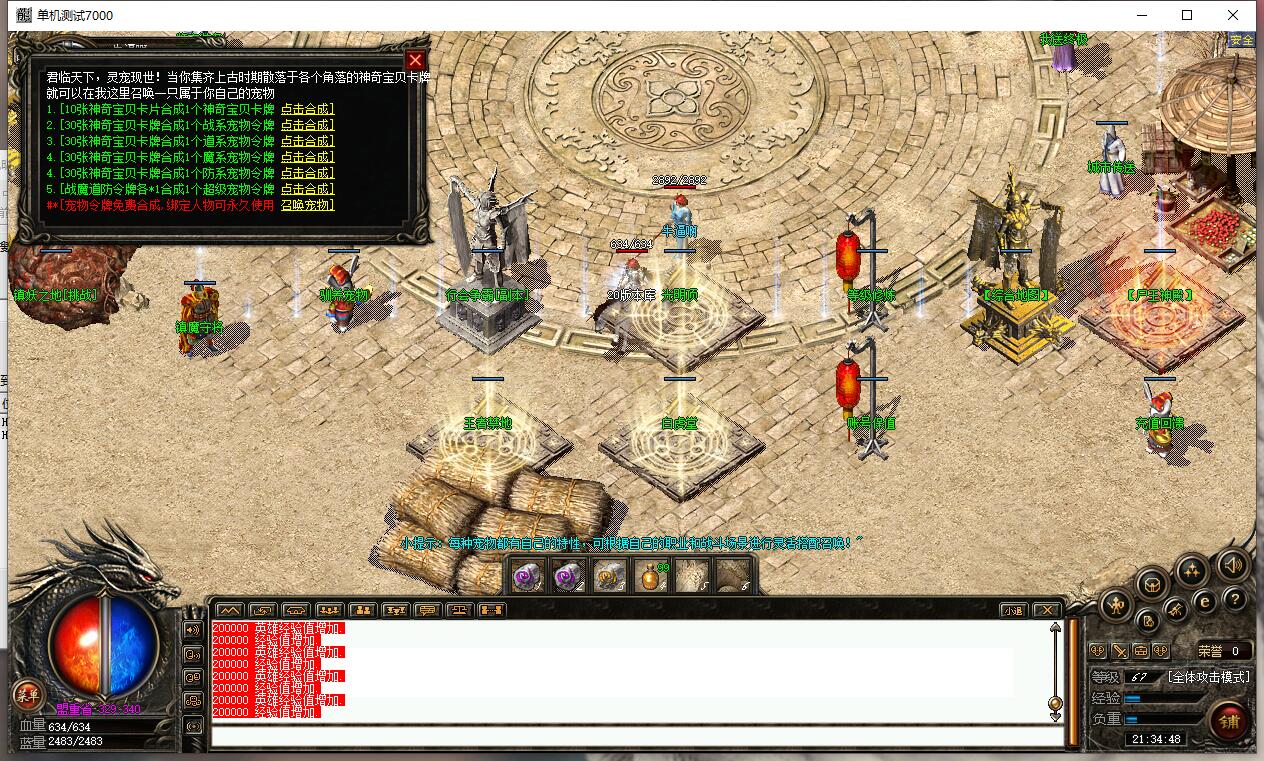Select the first purple scroll hotbar slot

(528, 577)
